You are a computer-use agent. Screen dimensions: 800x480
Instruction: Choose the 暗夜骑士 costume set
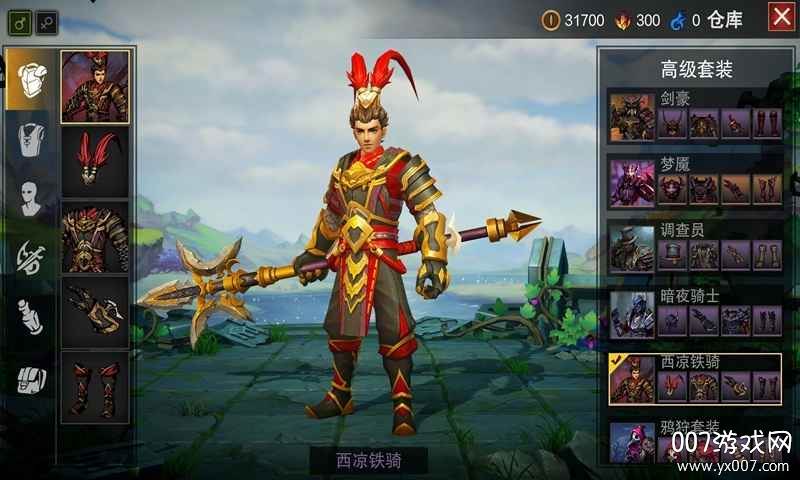pos(695,313)
